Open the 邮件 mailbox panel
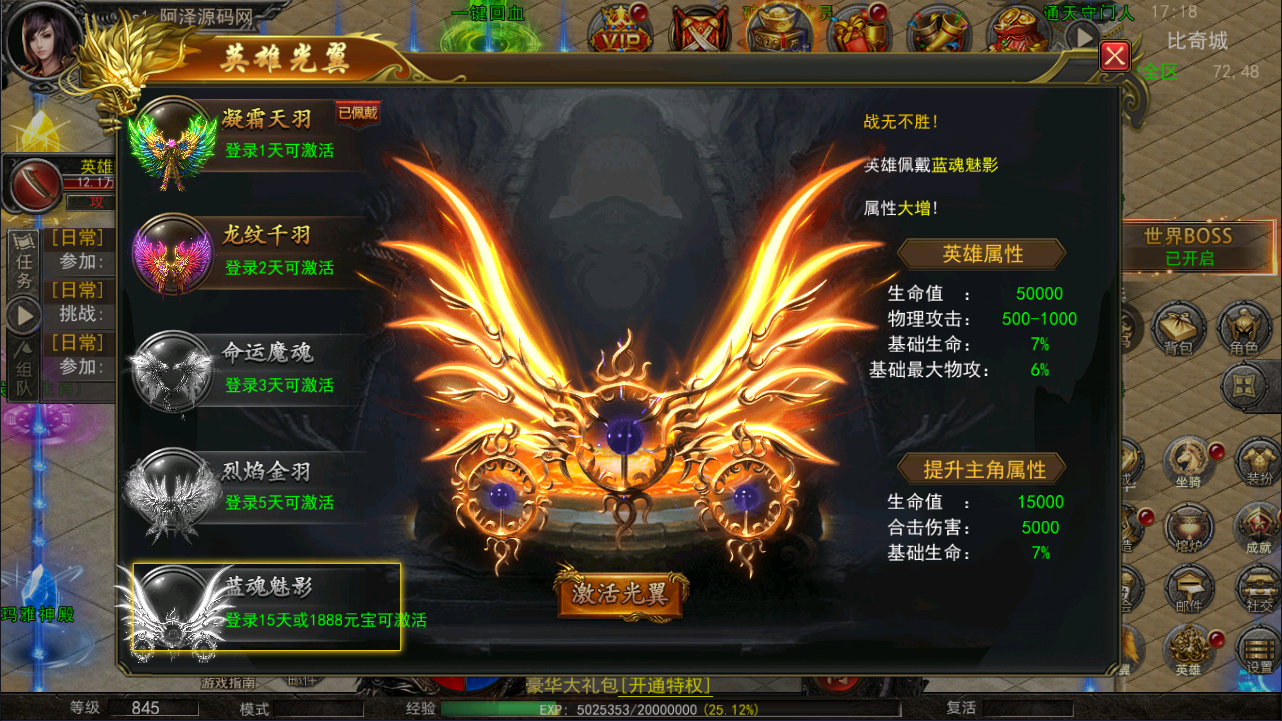Image resolution: width=1282 pixels, height=721 pixels. coord(1190,588)
